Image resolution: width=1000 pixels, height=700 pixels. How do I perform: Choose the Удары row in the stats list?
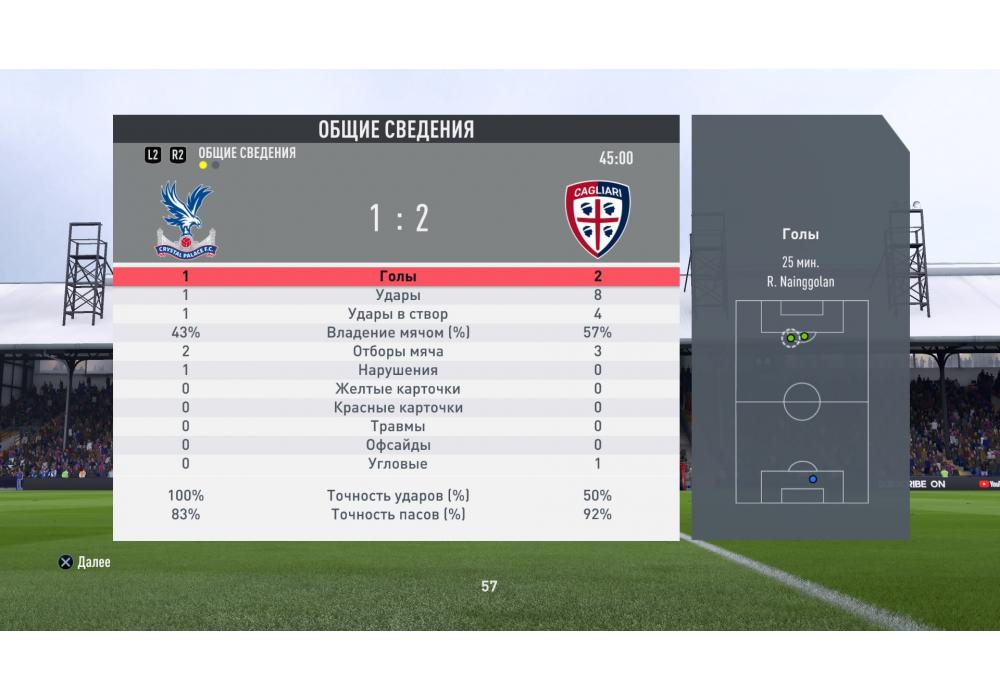point(397,295)
